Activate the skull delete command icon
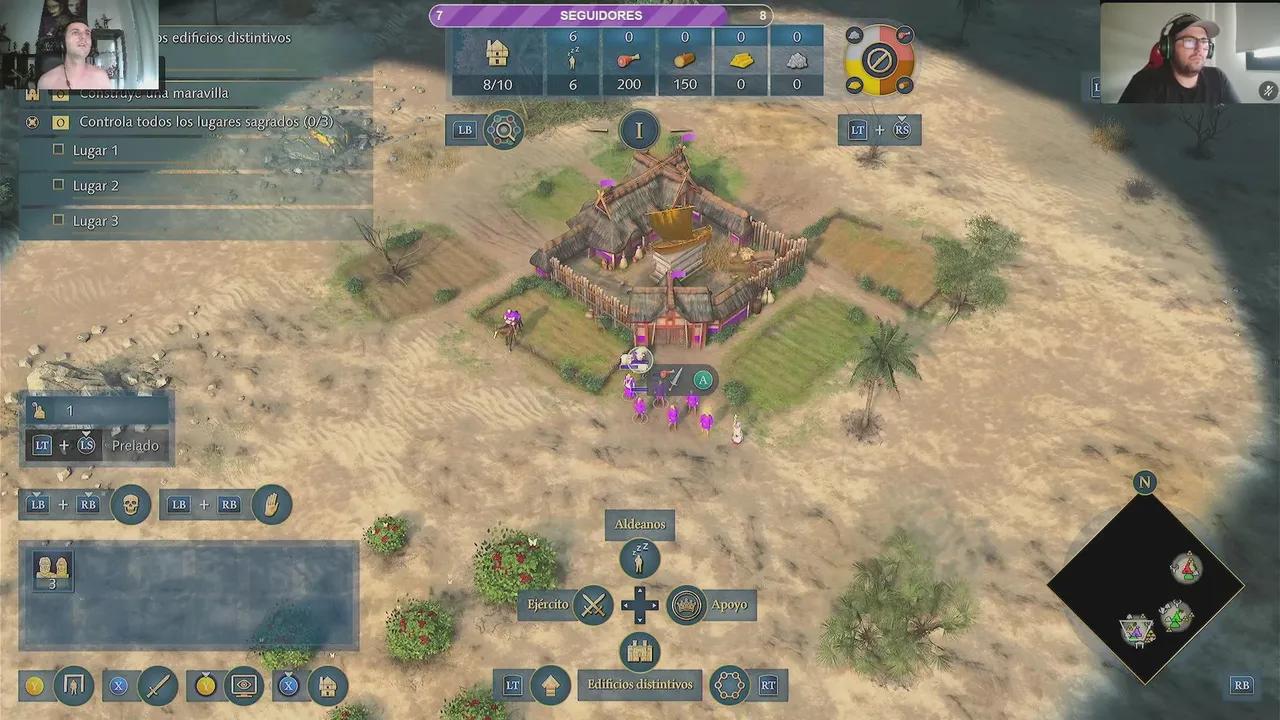This screenshot has width=1280, height=720. (x=130, y=505)
